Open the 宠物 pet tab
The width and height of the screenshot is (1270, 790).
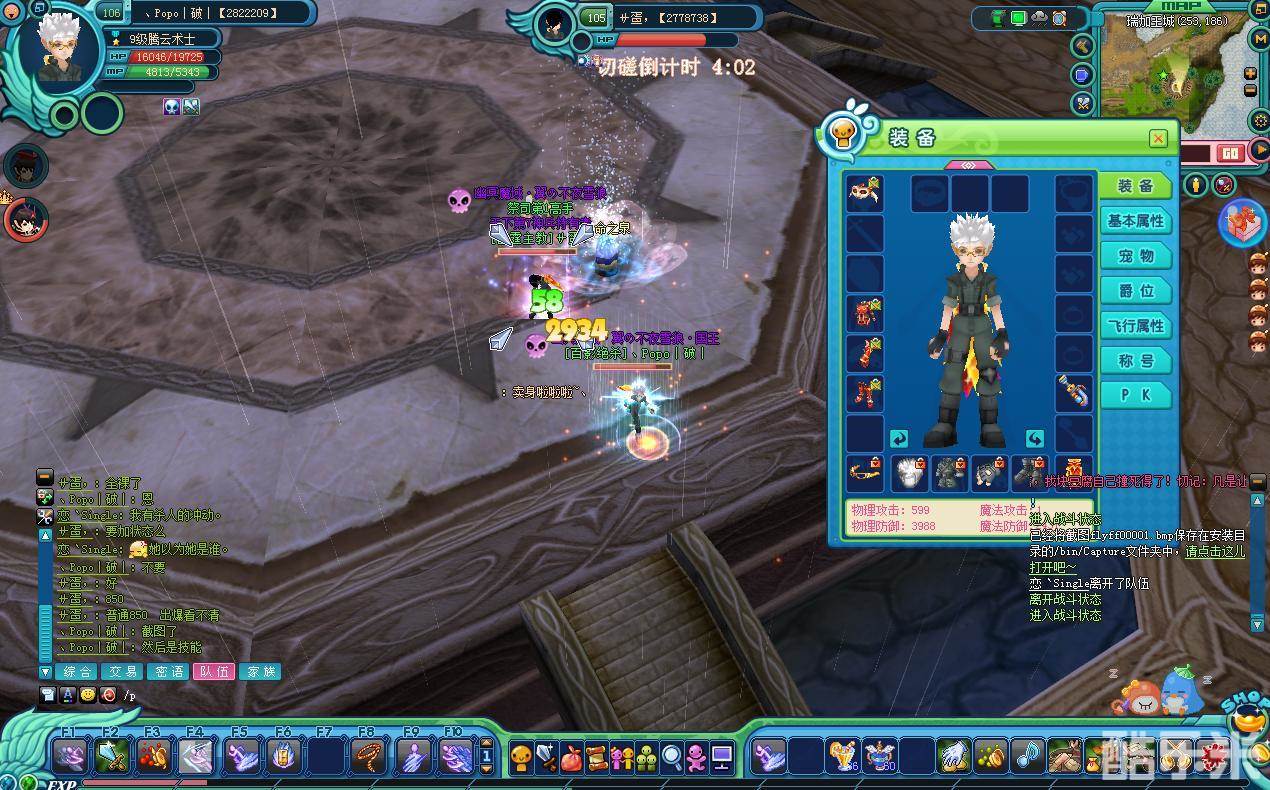click(x=1135, y=256)
